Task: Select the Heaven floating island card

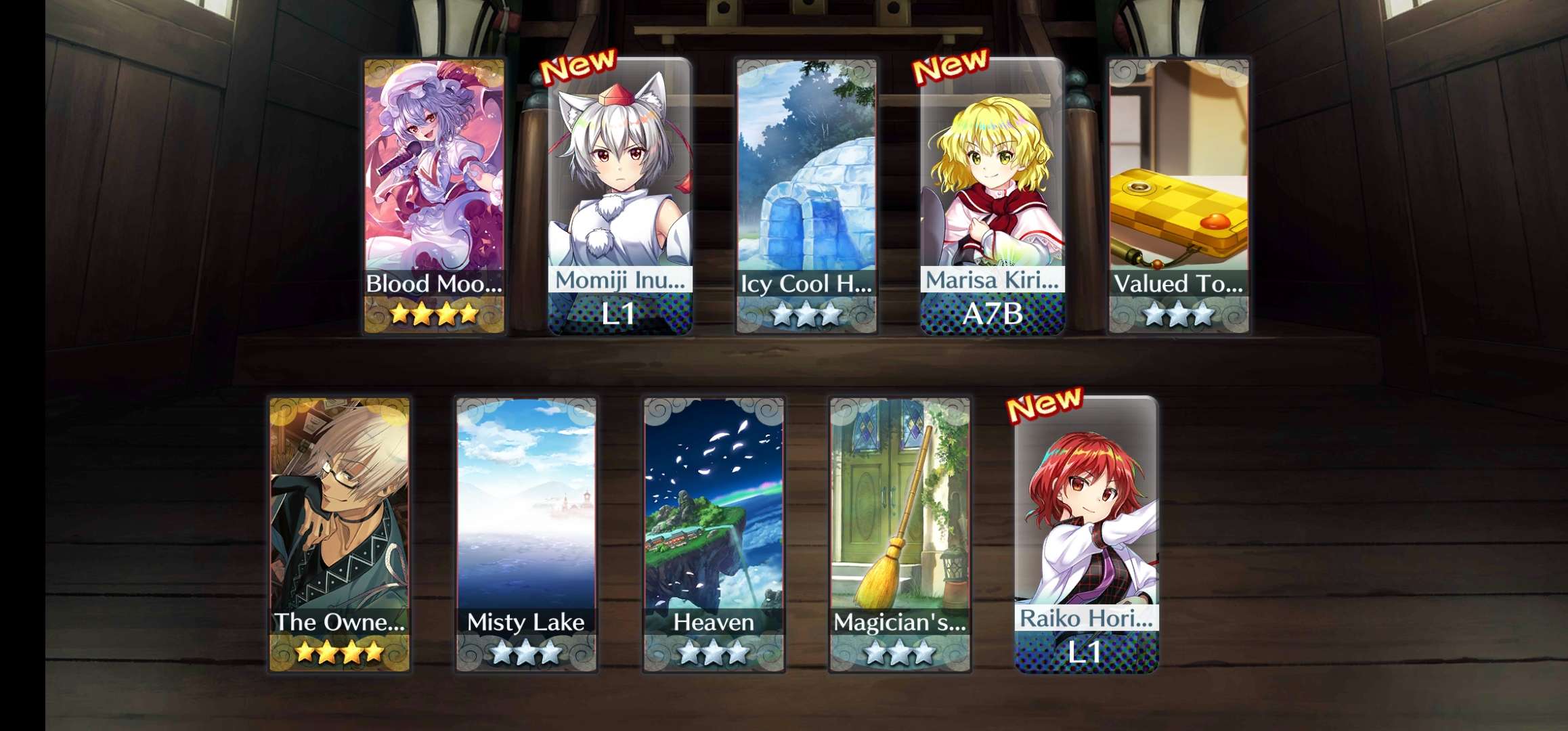Action: [x=714, y=535]
